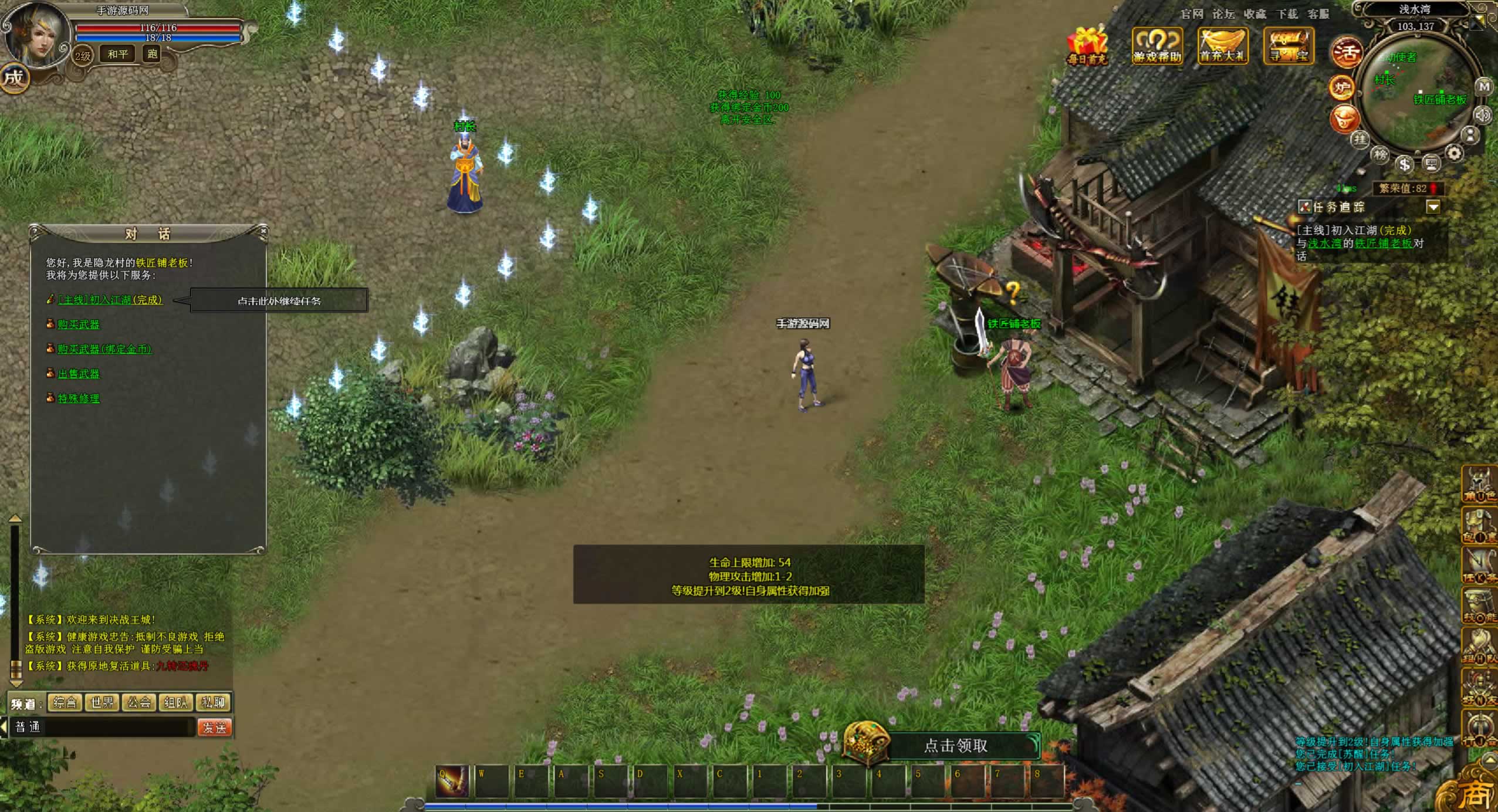Open the 游戏帮助 help button
Viewport: 1498px width, 812px height.
(1157, 46)
